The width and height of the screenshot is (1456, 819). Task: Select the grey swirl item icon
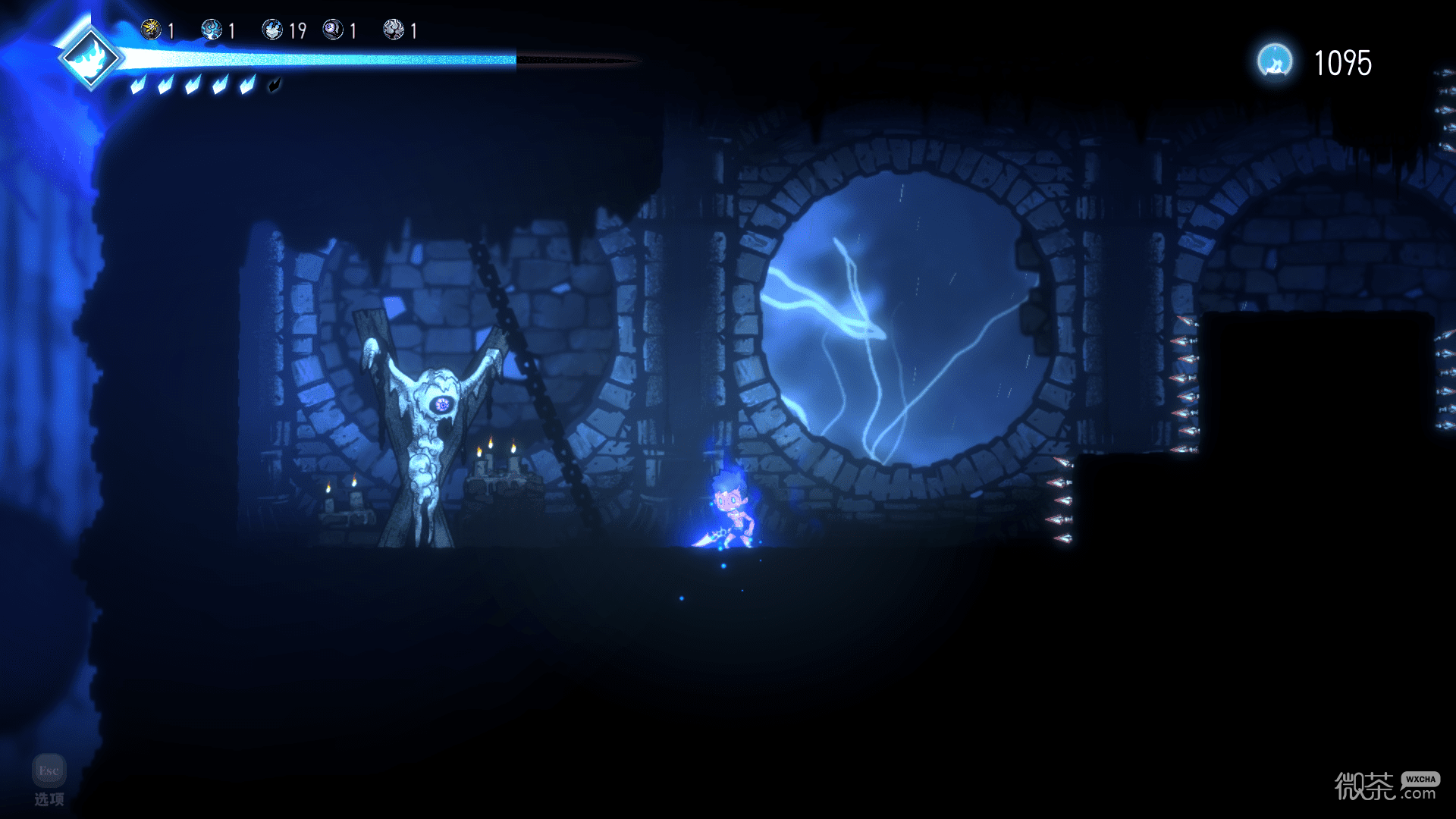click(394, 30)
